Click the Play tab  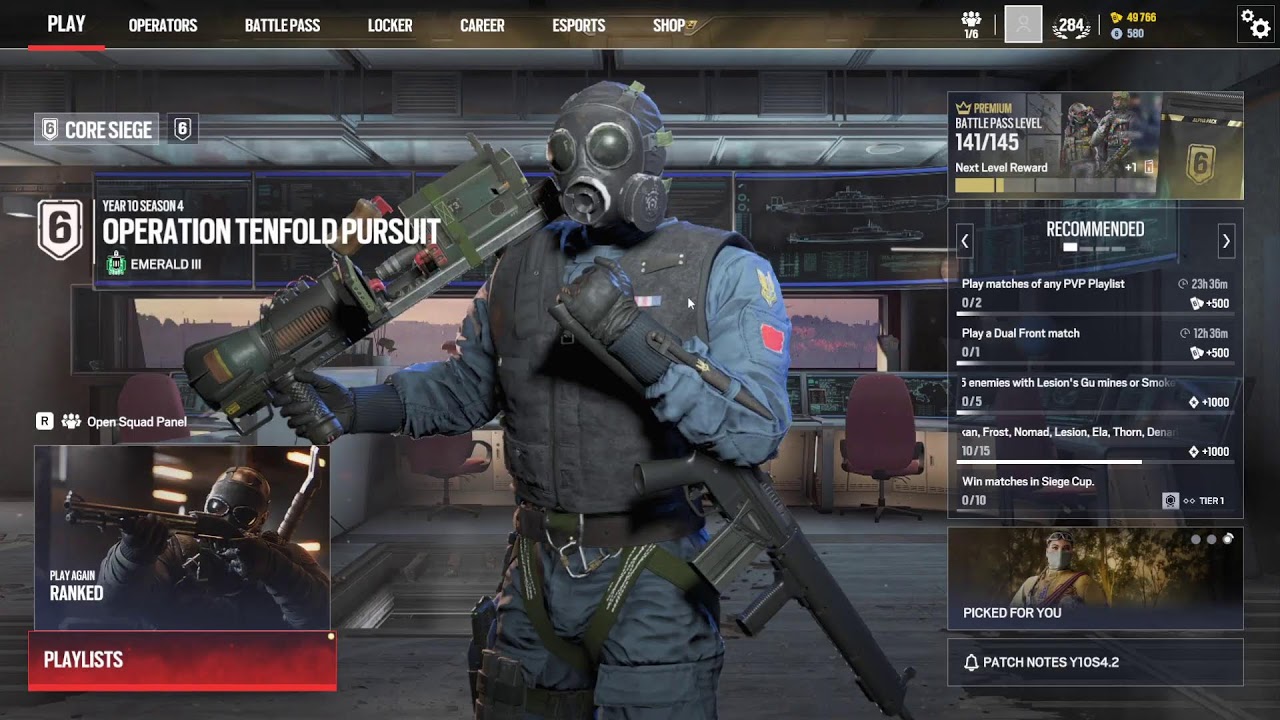[x=66, y=25]
